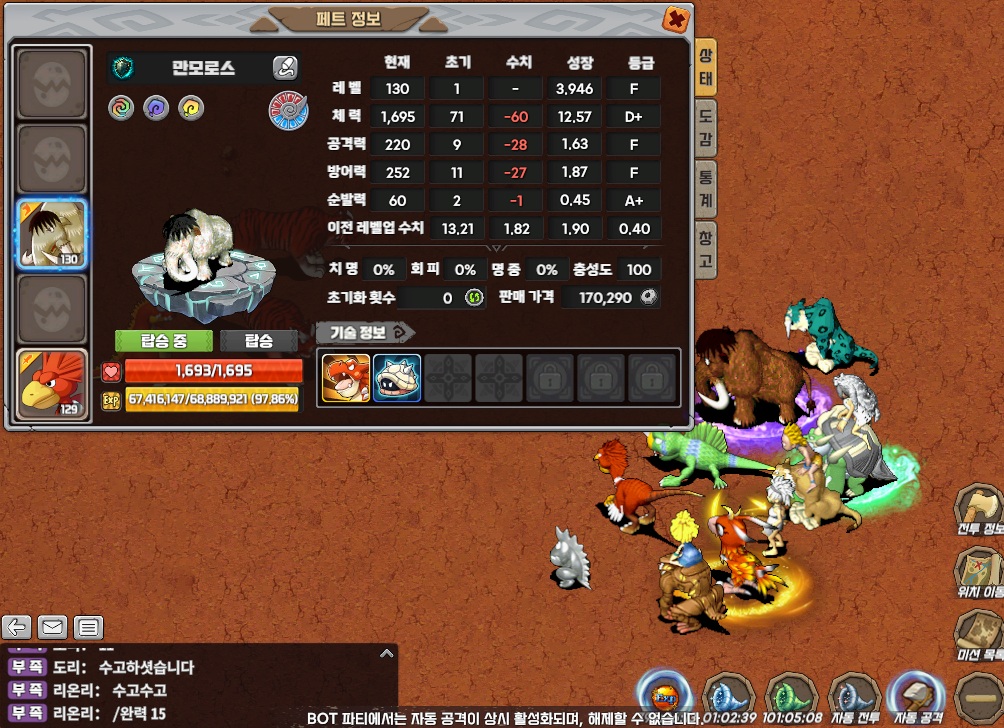Viewport: 1004px width, 728px height.
Task: Close the pet info window
Action: pos(676,19)
